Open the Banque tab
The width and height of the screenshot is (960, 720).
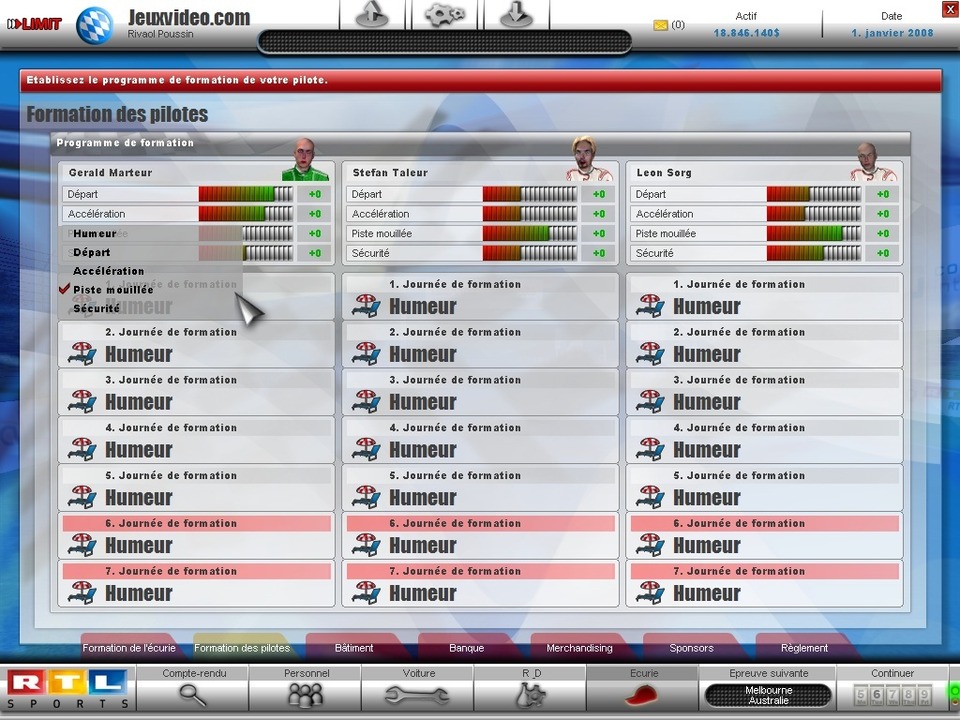click(x=466, y=648)
